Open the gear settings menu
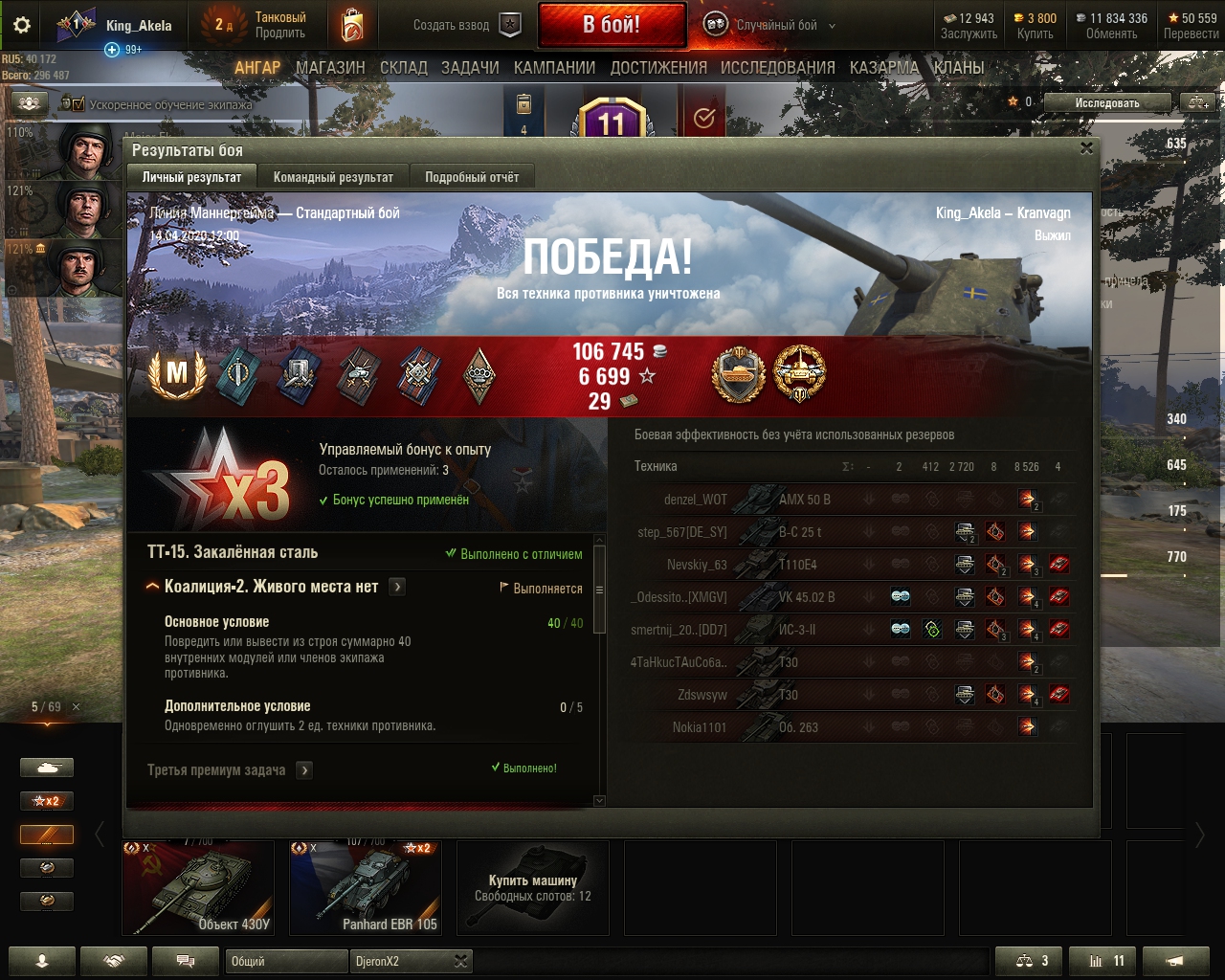1225x980 pixels. tap(22, 26)
